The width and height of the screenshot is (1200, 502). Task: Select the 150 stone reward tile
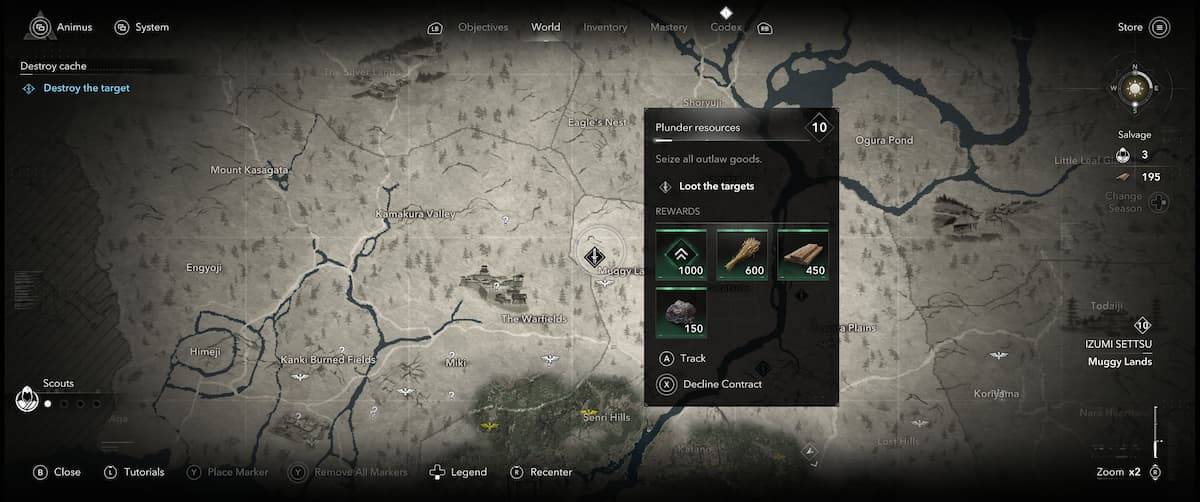[x=681, y=312]
